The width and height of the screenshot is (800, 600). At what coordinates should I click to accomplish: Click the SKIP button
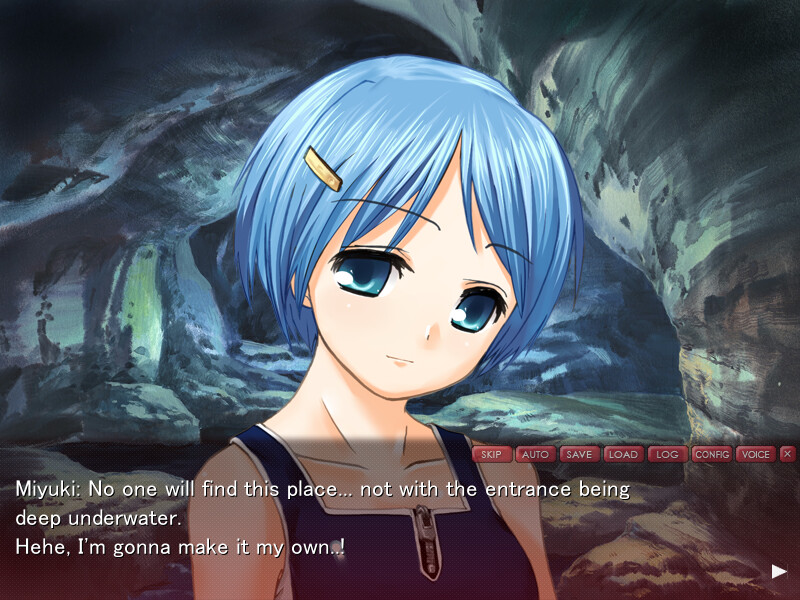coord(491,454)
